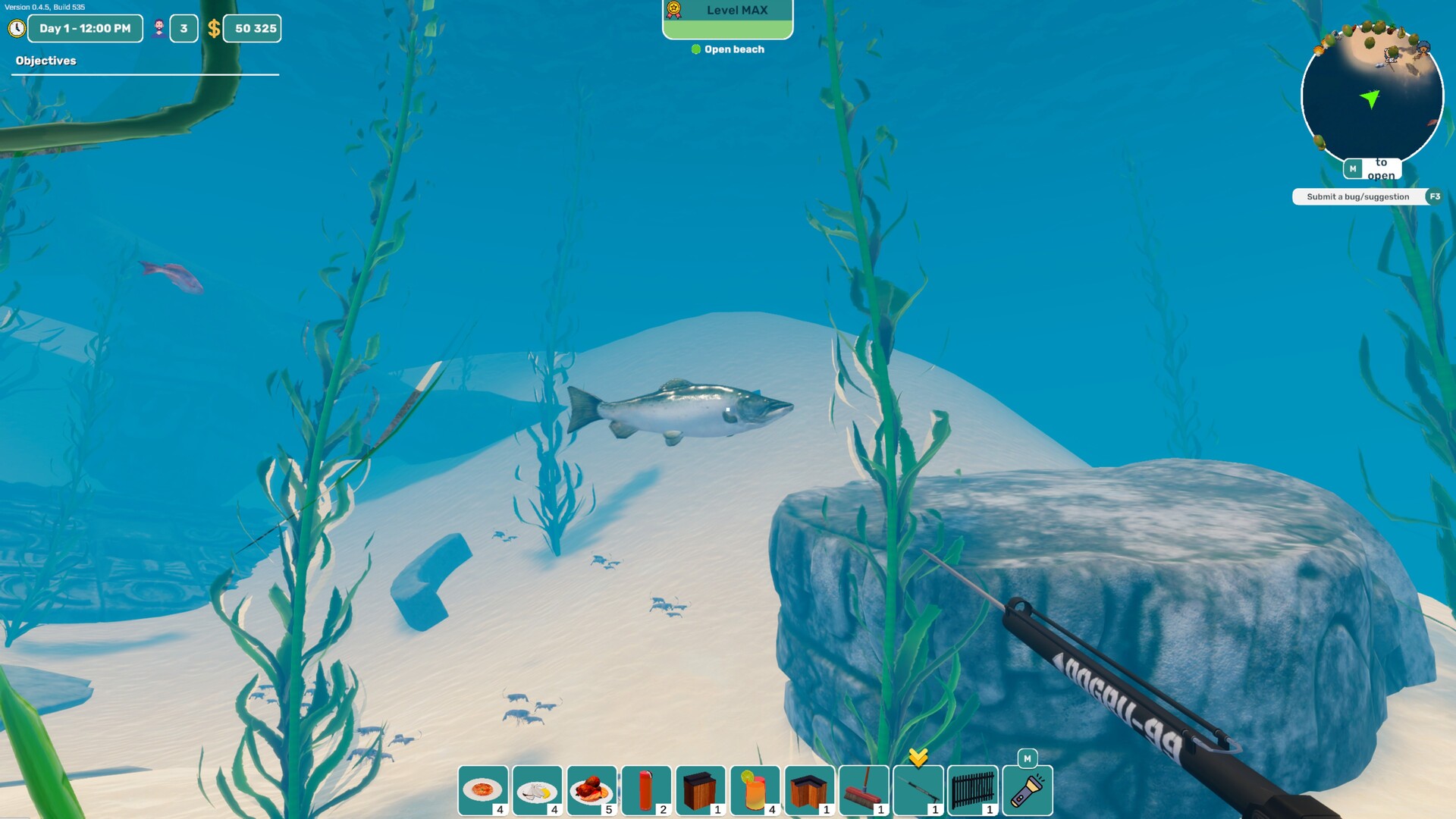Image resolution: width=1456 pixels, height=819 pixels.
Task: Select the pizza plate hotbar slot
Action: (483, 790)
